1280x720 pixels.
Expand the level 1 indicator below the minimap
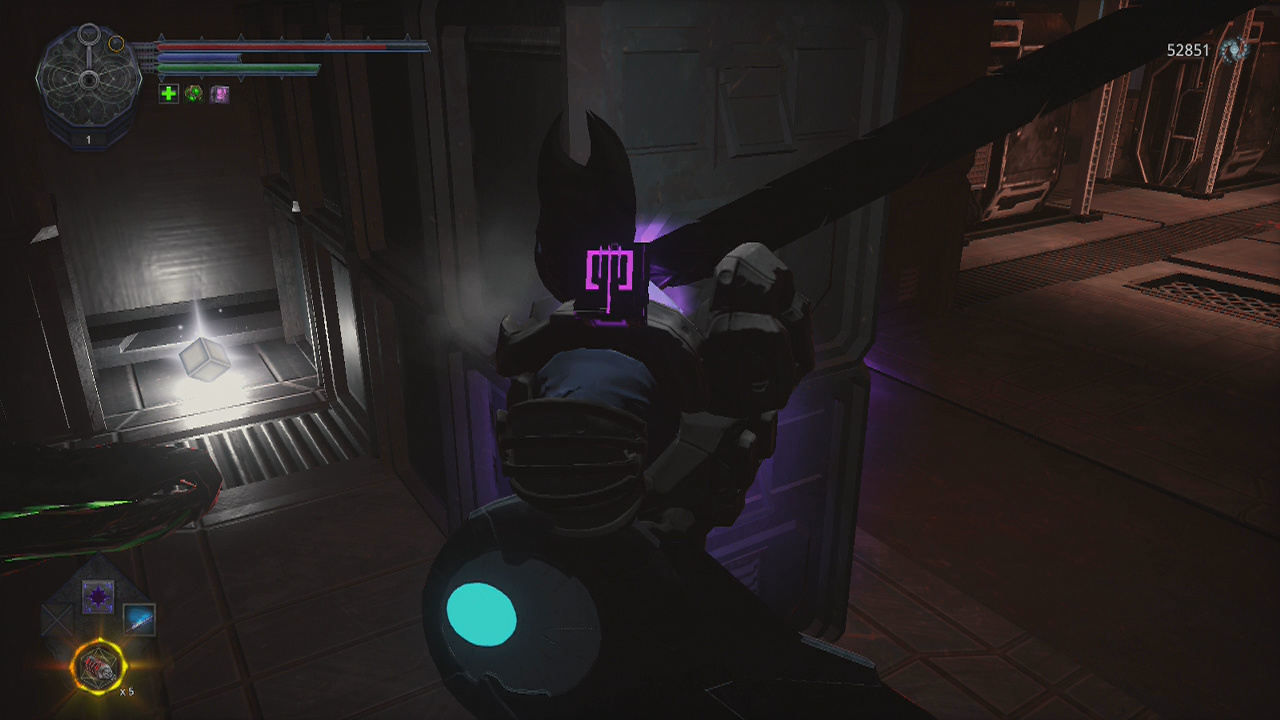[90, 140]
